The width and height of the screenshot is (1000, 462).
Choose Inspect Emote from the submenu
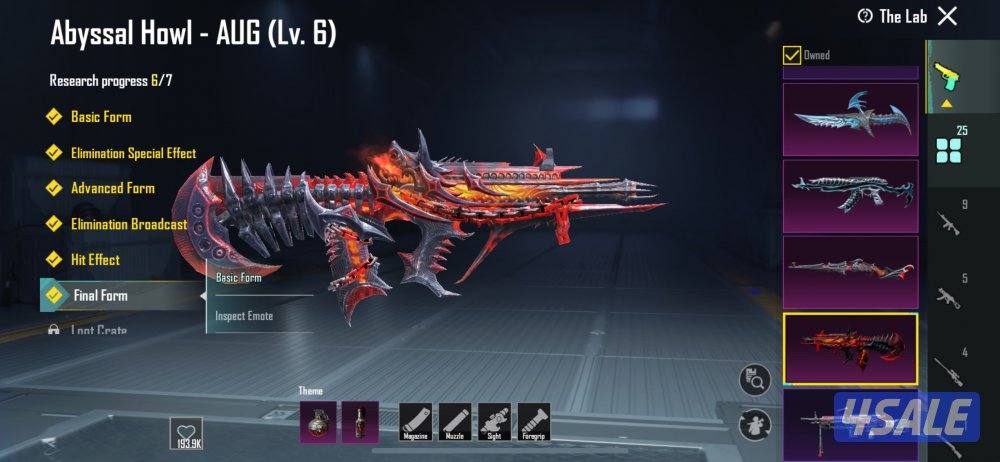click(x=245, y=316)
